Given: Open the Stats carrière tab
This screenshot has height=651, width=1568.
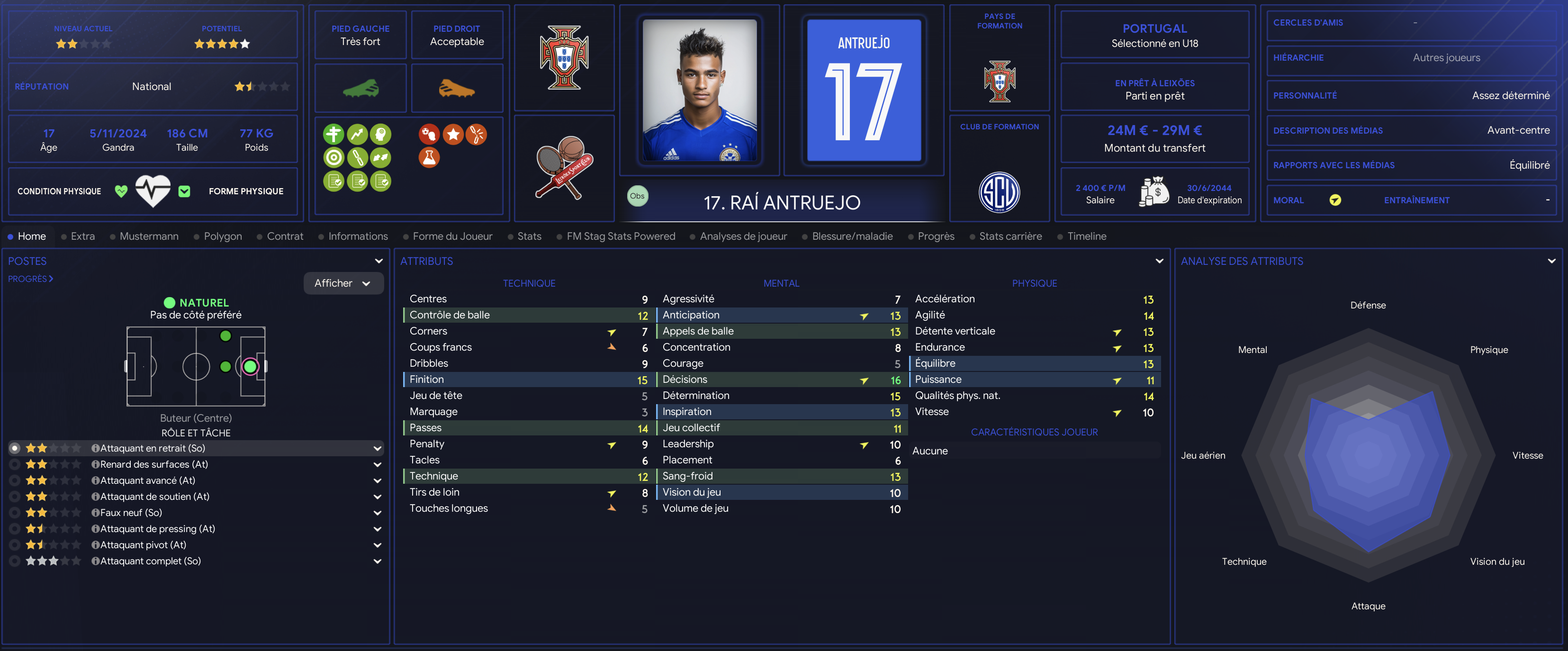Looking at the screenshot, I should (1010, 236).
